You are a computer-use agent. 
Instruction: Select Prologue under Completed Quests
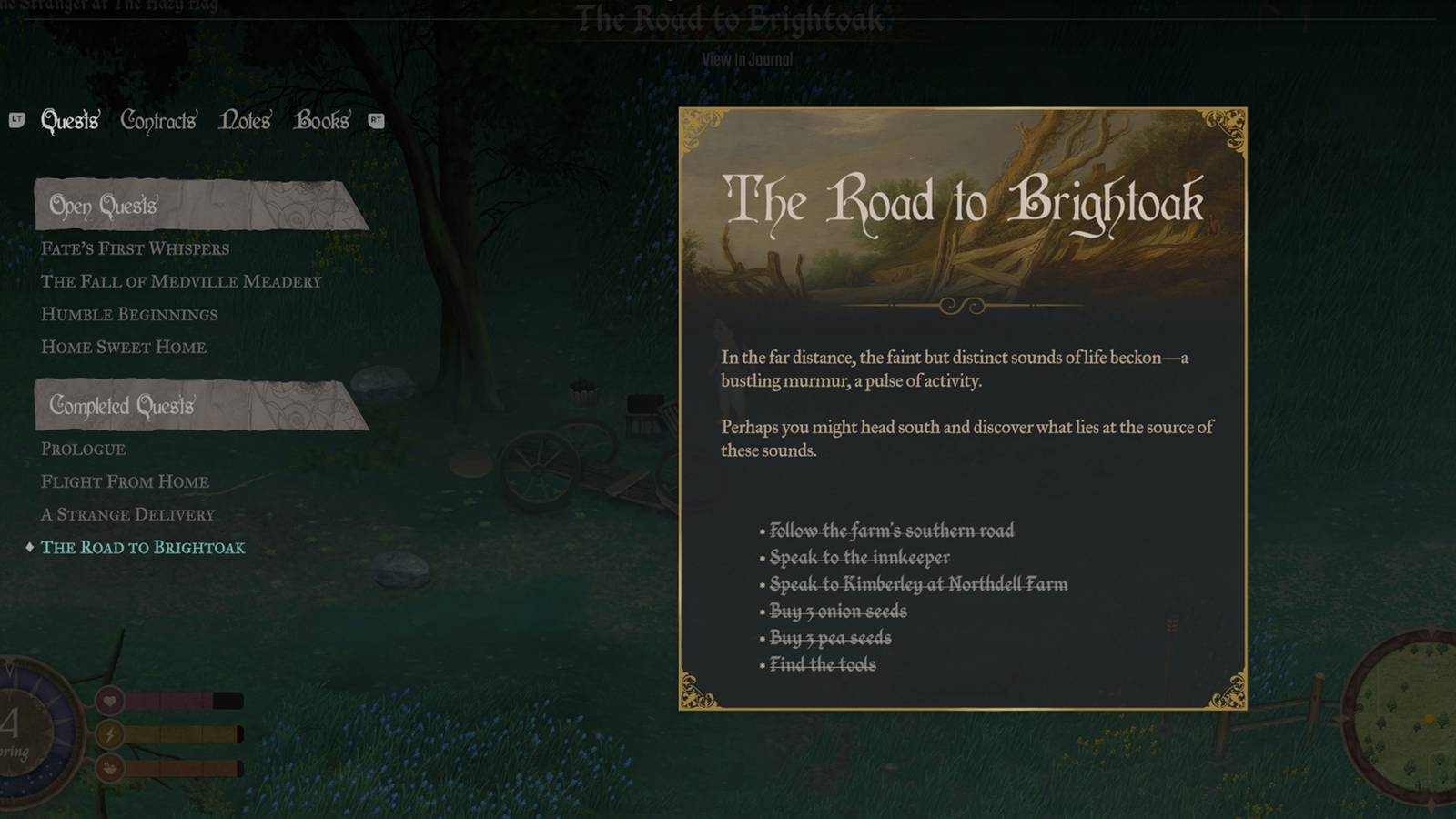tap(83, 449)
